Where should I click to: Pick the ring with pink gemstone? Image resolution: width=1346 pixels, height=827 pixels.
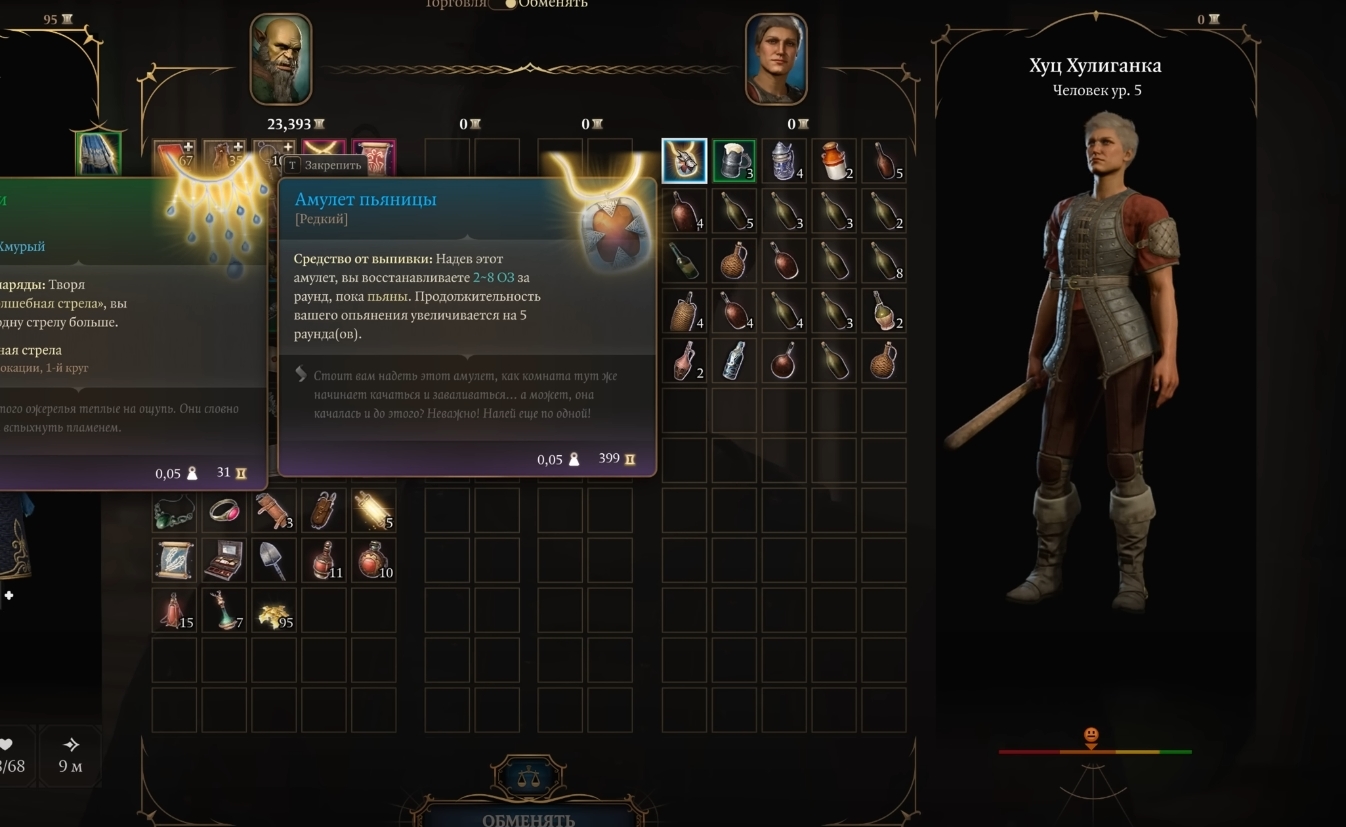pyautogui.click(x=225, y=510)
